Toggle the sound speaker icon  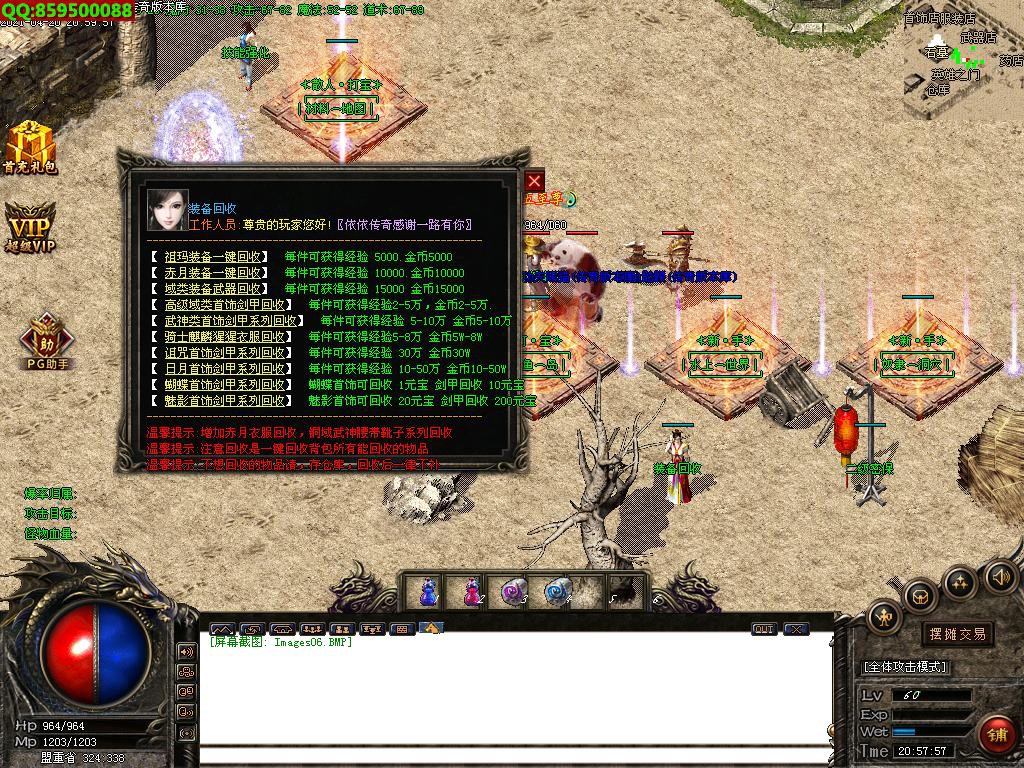1001,577
